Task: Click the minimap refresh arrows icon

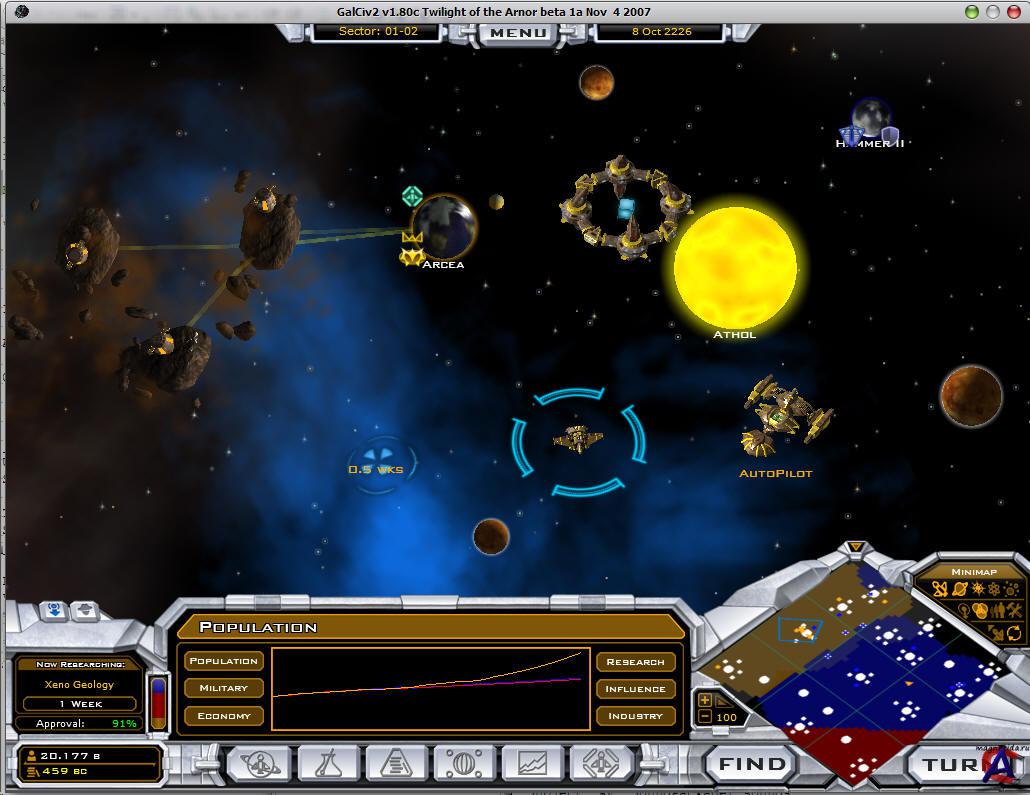Action: tap(1013, 632)
